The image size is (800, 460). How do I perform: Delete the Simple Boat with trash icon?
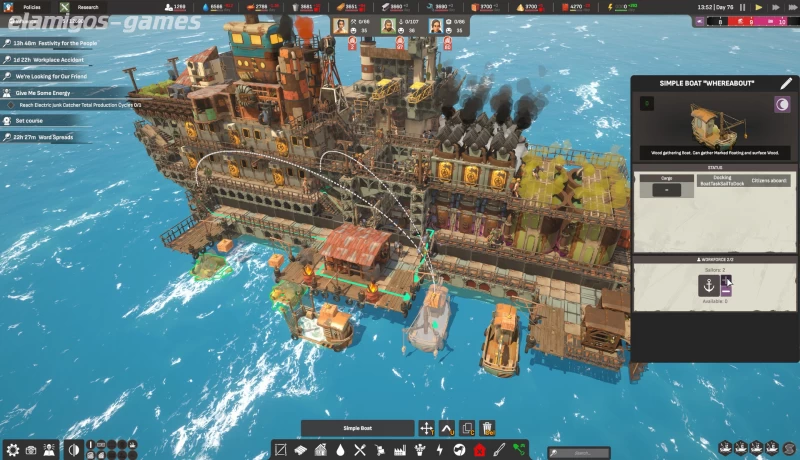[487, 428]
